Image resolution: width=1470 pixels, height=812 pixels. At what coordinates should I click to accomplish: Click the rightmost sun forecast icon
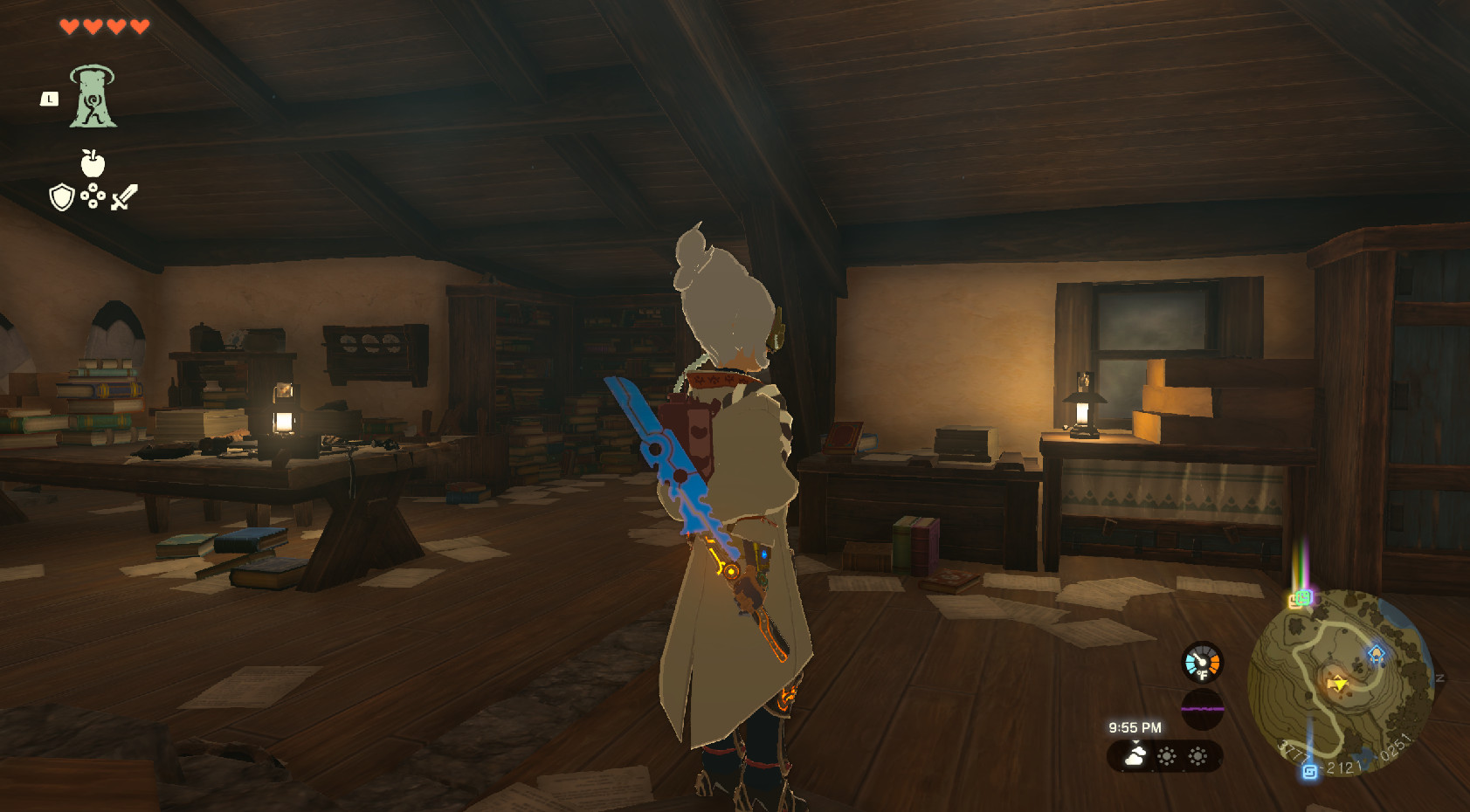click(1197, 755)
